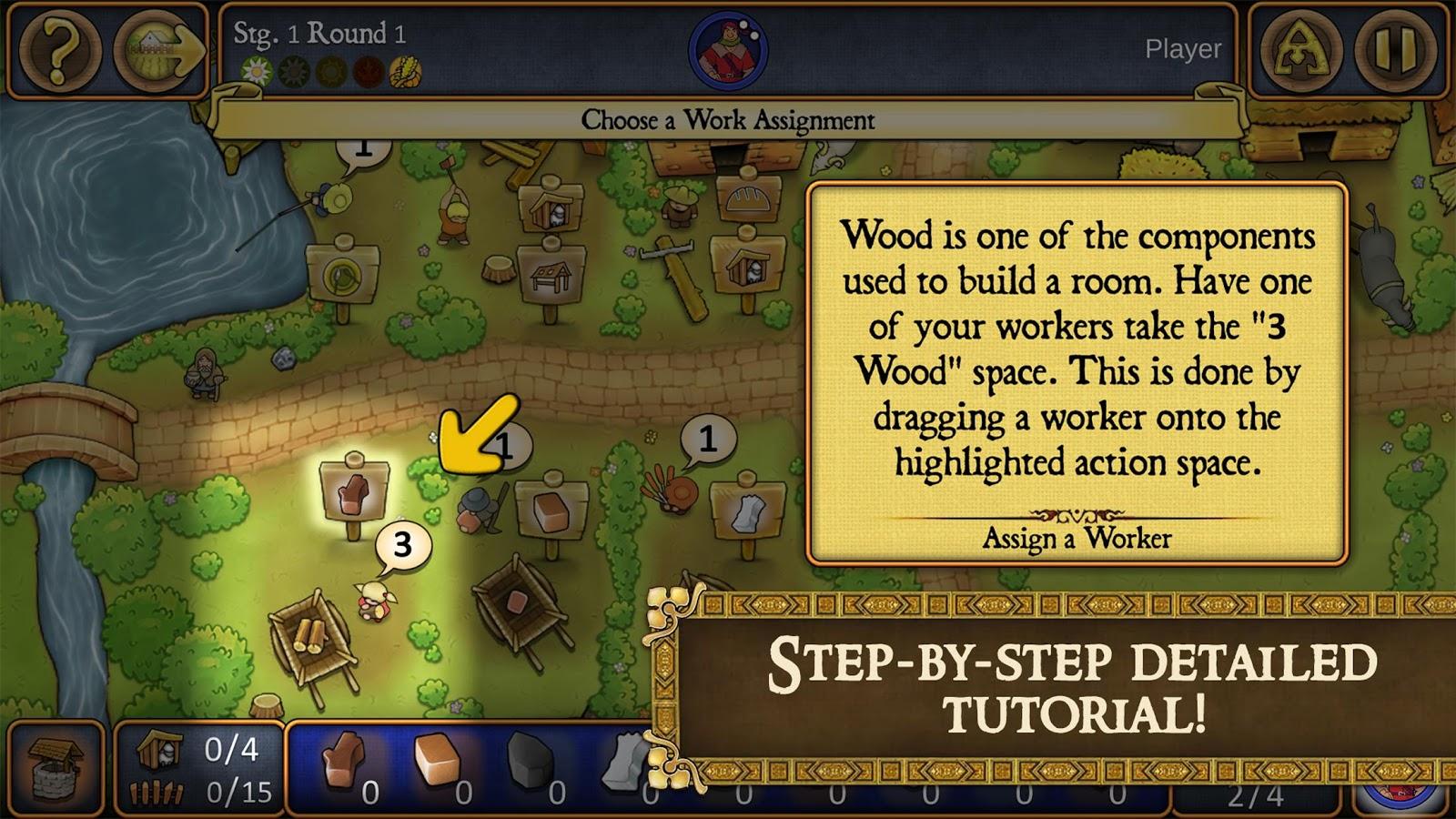Open the question mark help button
This screenshot has width=1456, height=819.
[60, 51]
